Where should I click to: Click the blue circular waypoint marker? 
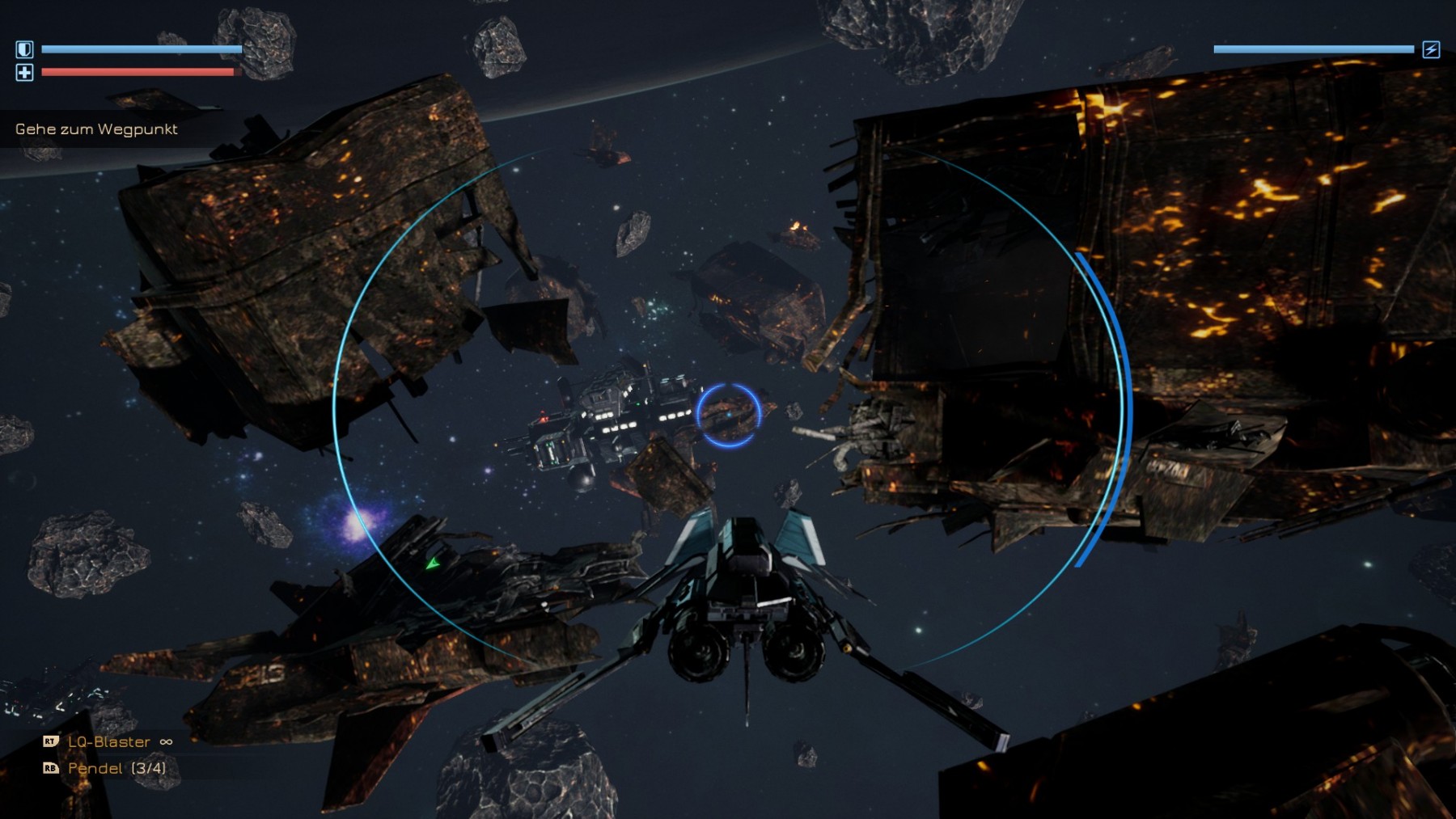[728, 415]
